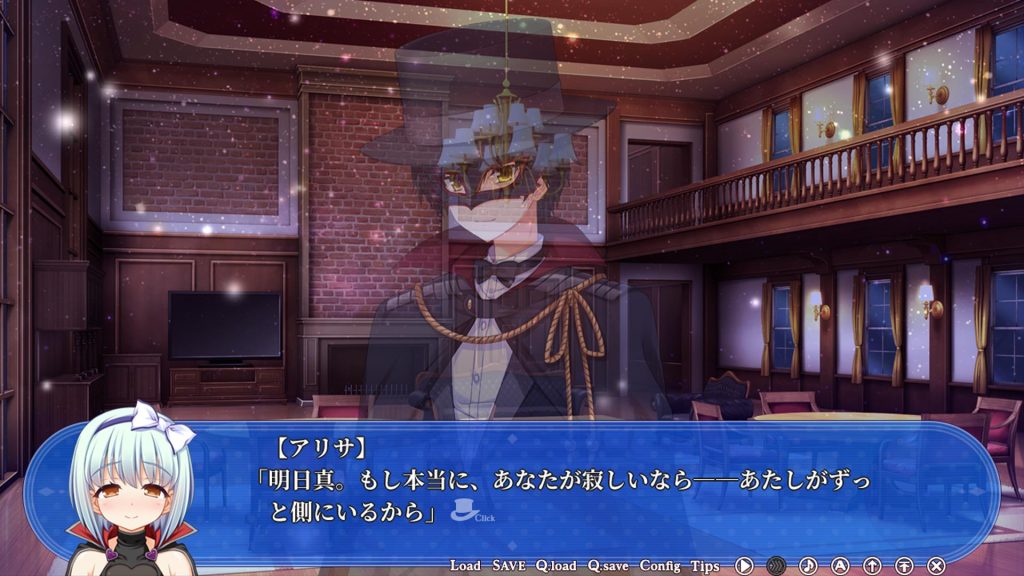
Task: Open the Config settings
Action: 660,566
